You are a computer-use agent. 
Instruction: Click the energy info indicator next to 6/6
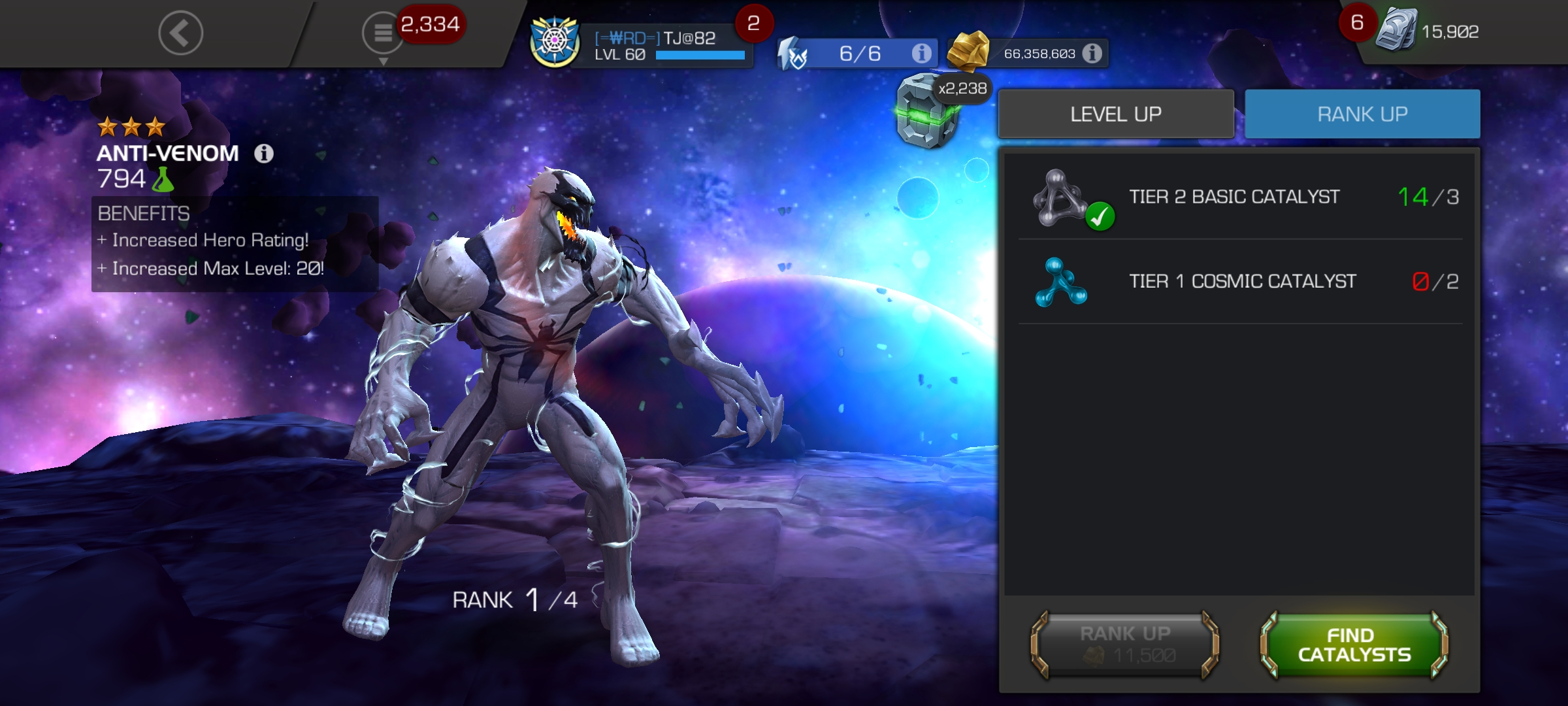pos(923,54)
